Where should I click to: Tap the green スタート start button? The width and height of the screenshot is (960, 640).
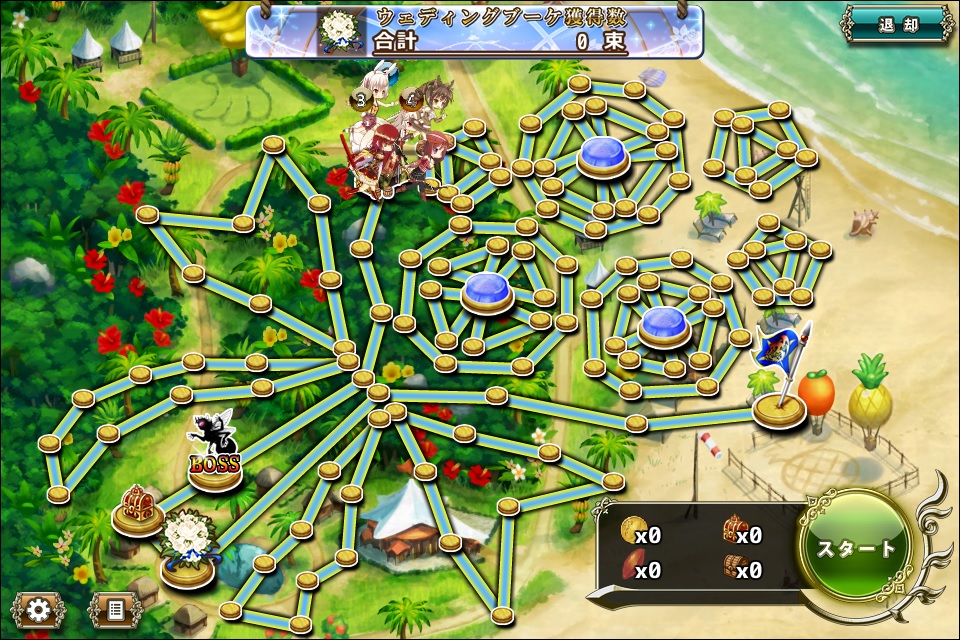click(856, 547)
